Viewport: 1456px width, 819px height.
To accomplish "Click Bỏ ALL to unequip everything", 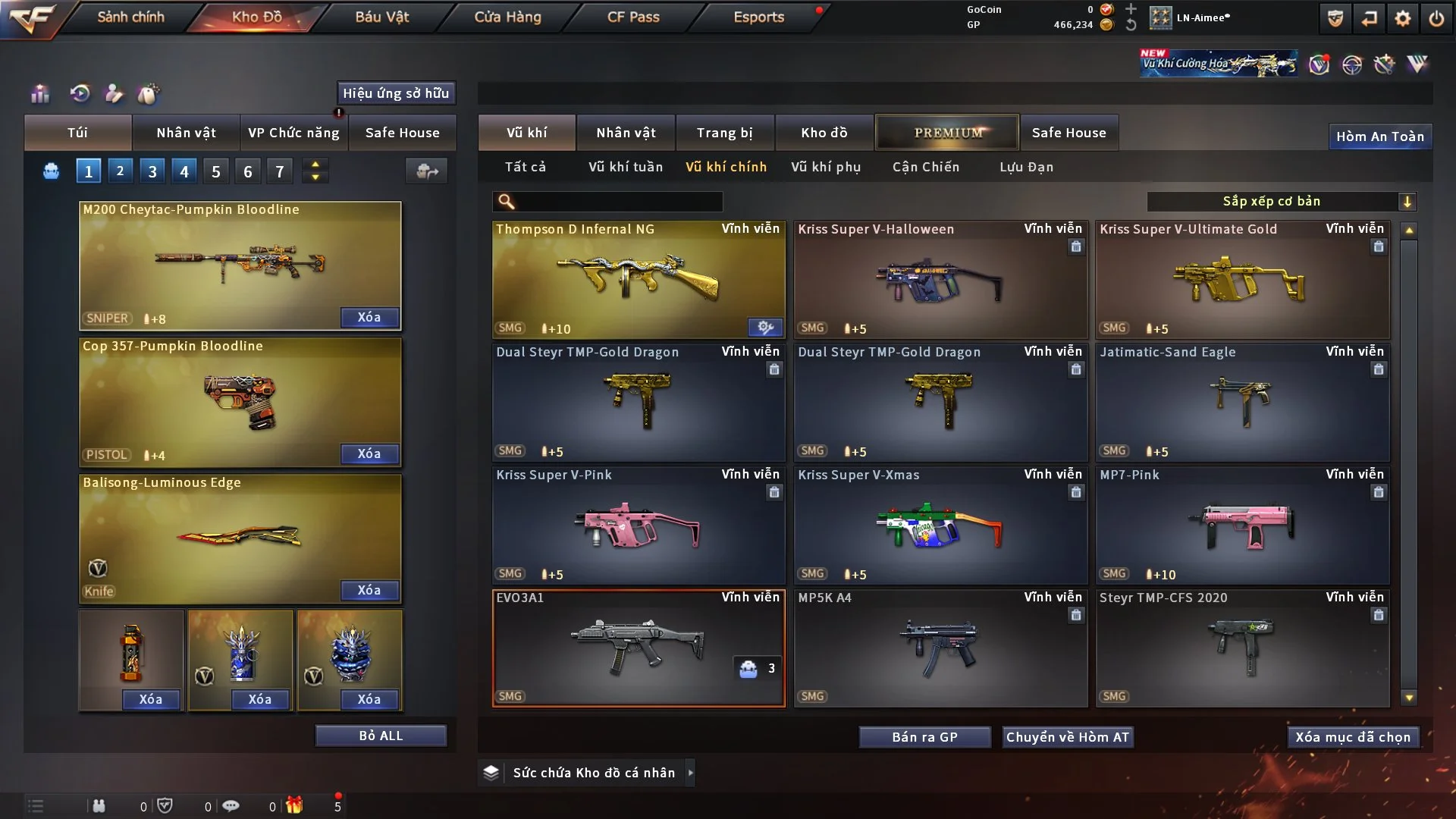I will pyautogui.click(x=381, y=736).
